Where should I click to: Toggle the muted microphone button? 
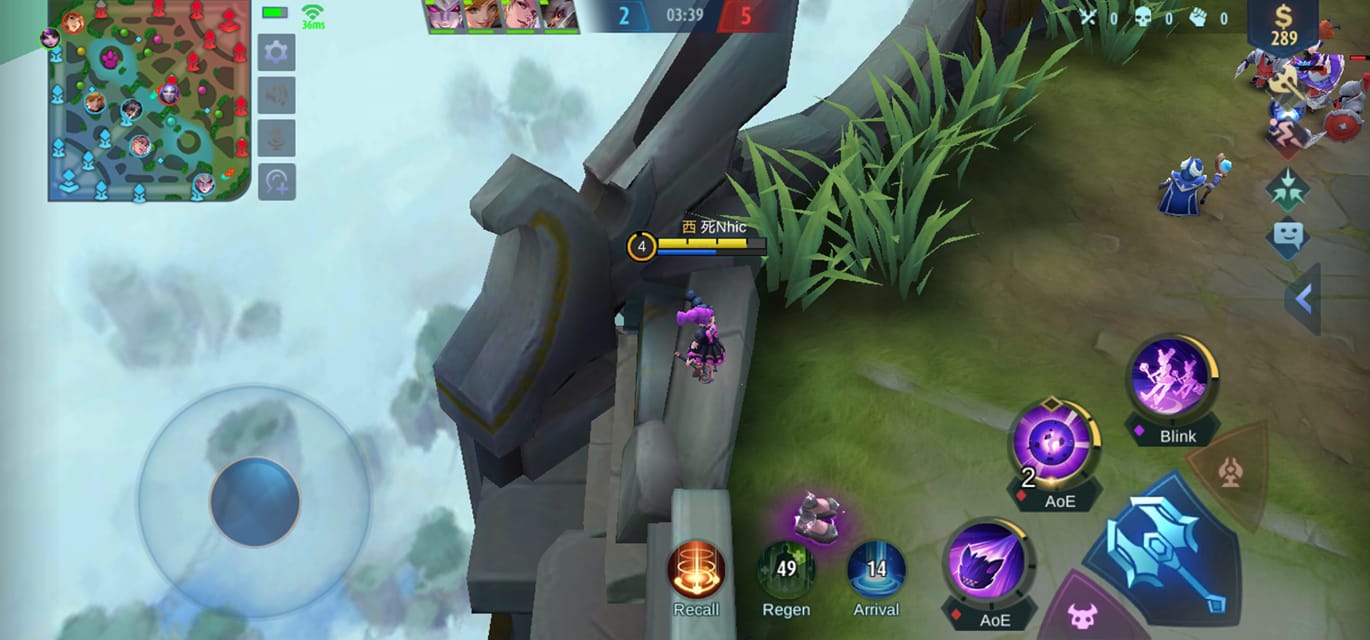(277, 138)
